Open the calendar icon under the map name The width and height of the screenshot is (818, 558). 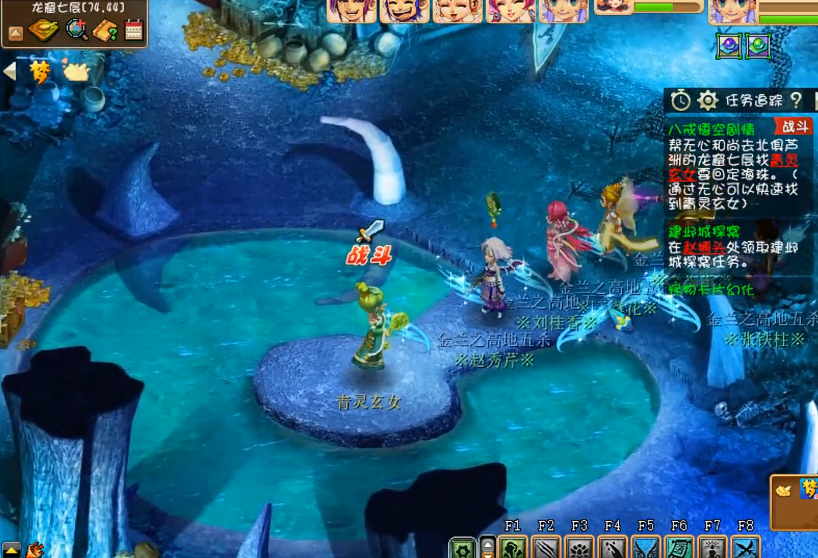(134, 30)
